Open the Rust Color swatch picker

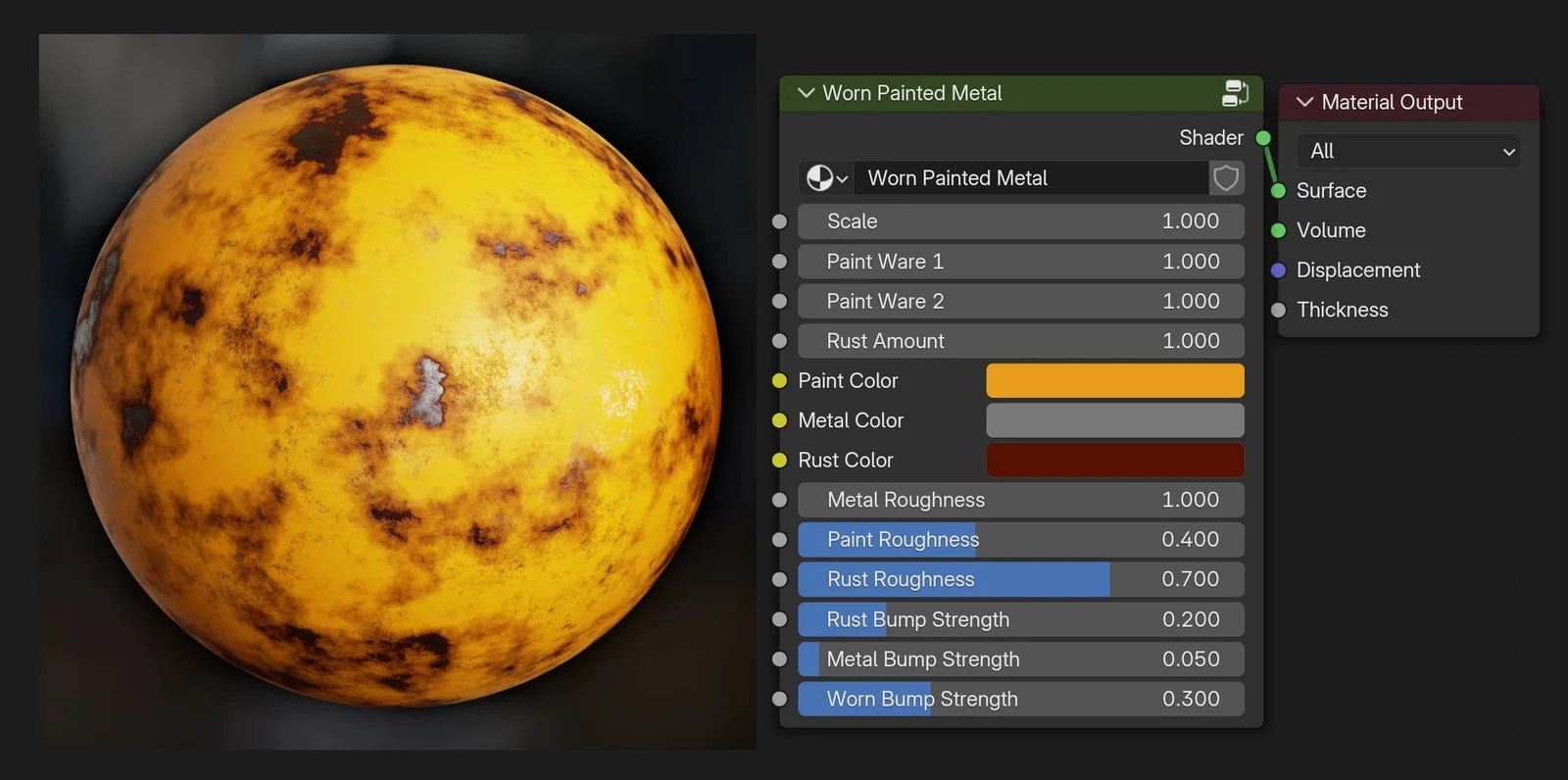1114,460
